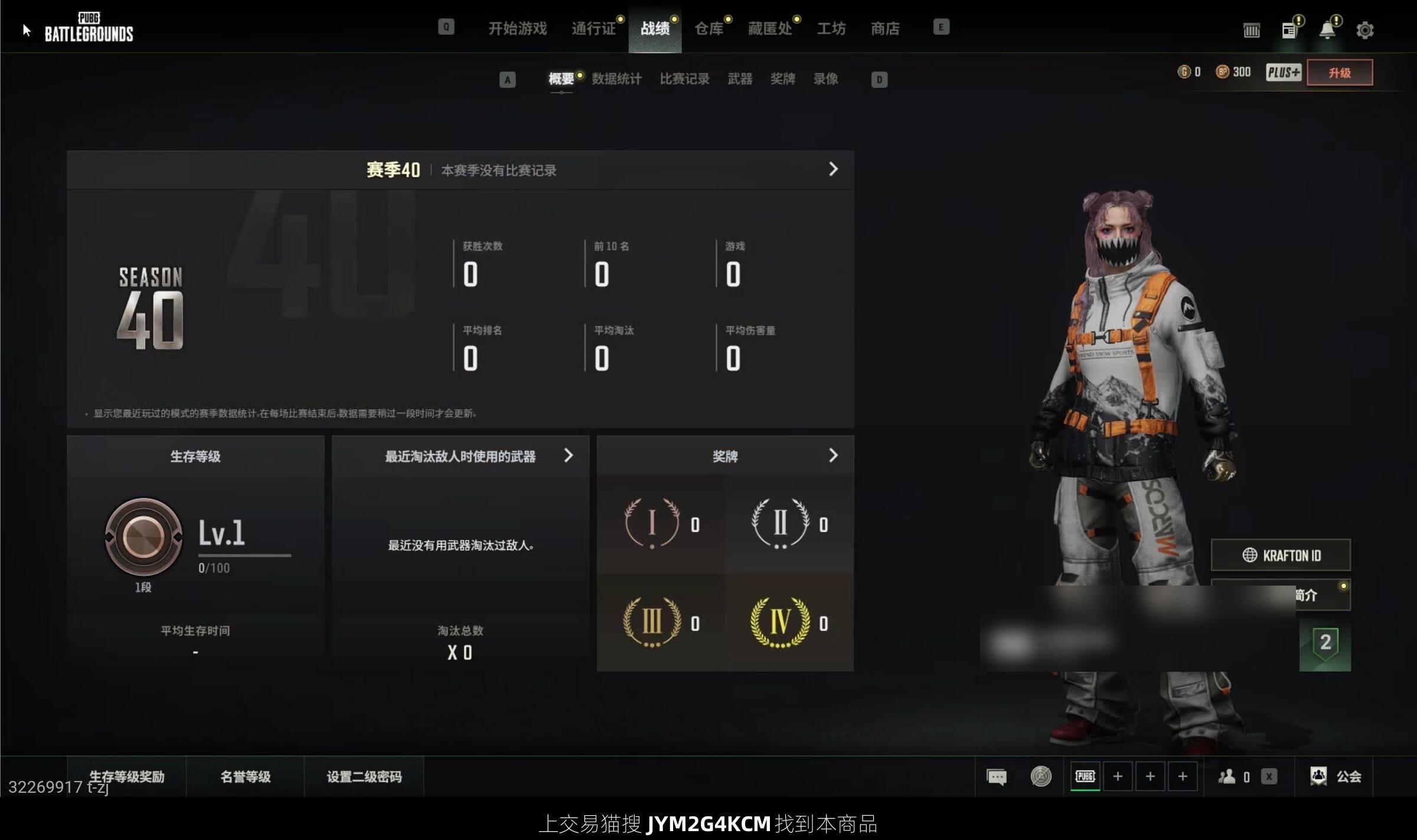Select the 名誉等级 button
The width and height of the screenshot is (1417, 840).
(245, 776)
